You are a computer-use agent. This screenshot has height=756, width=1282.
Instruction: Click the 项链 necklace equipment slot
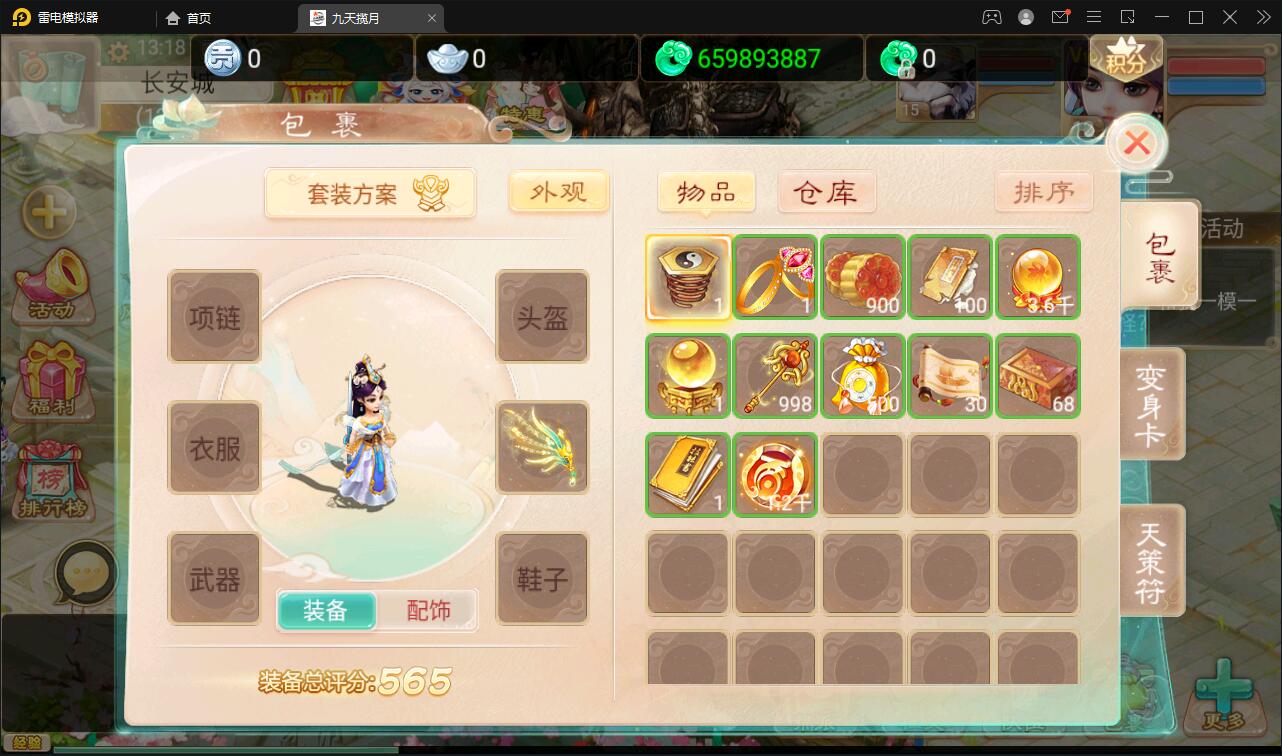214,316
